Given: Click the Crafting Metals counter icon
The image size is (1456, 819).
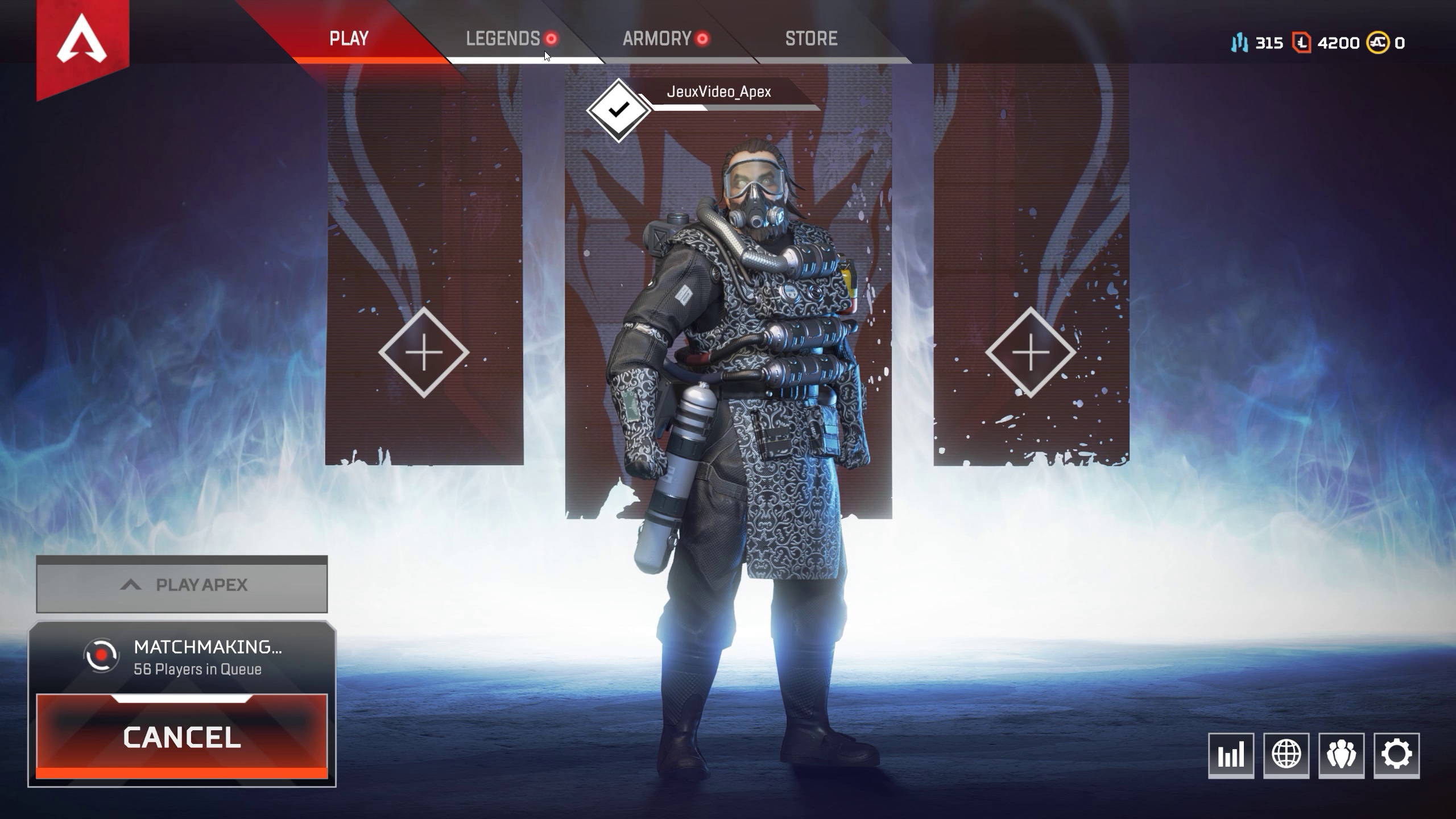Looking at the screenshot, I should pos(1240,42).
